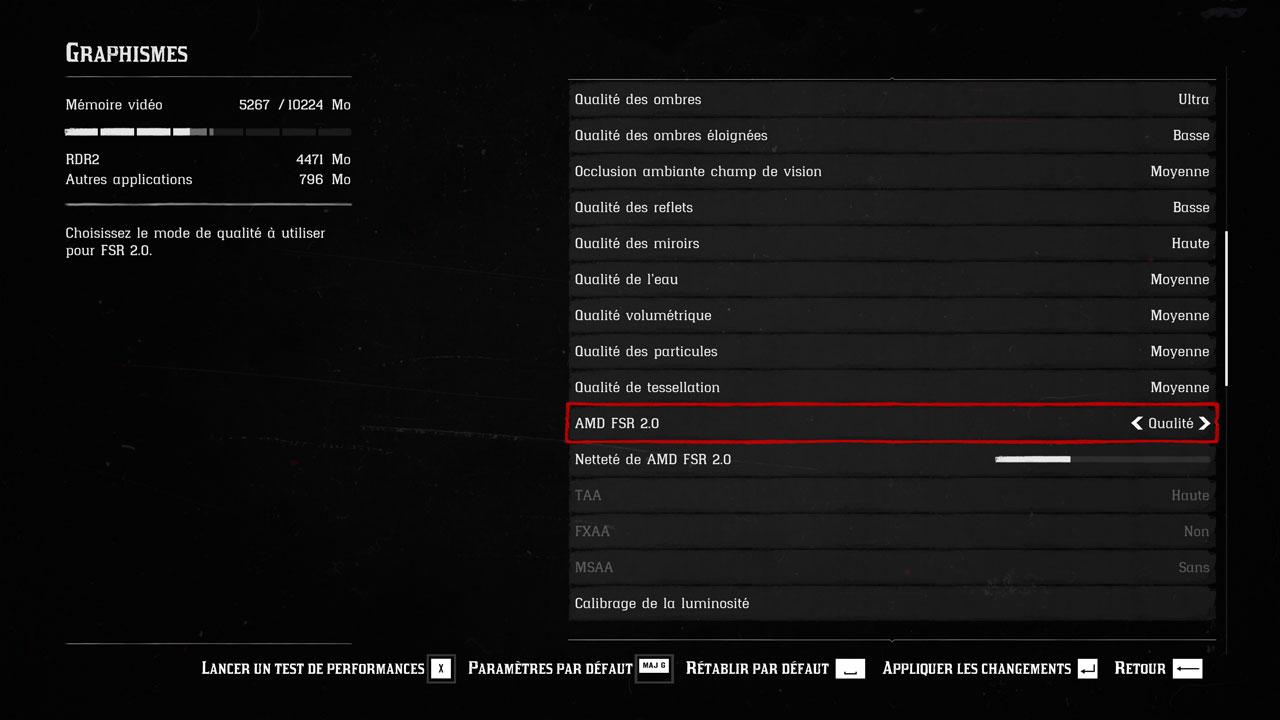This screenshot has width=1280, height=720.
Task: Click the left chevron on AMD FSR 2.0
Action: point(1135,423)
